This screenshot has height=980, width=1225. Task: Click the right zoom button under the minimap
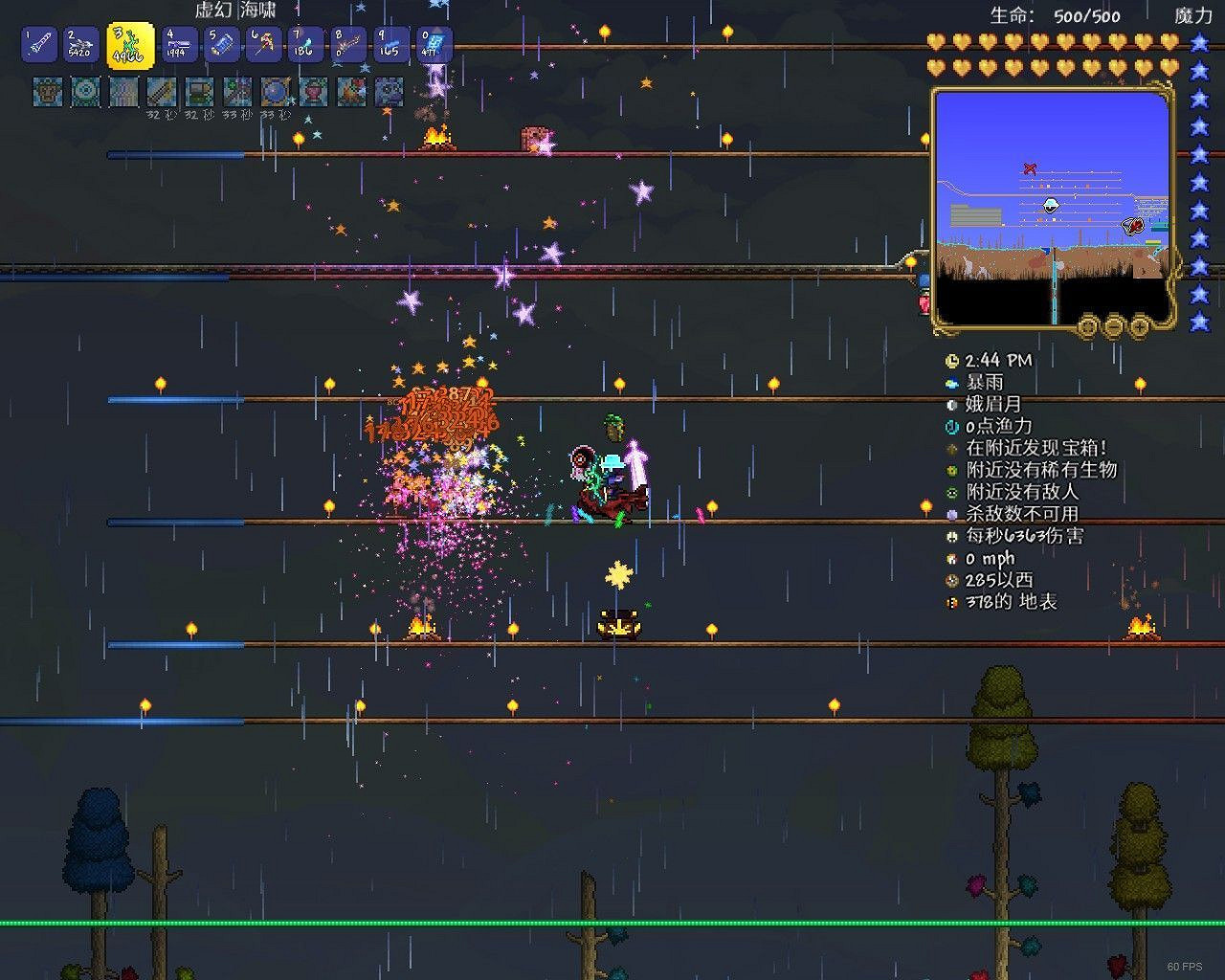pyautogui.click(x=1139, y=326)
